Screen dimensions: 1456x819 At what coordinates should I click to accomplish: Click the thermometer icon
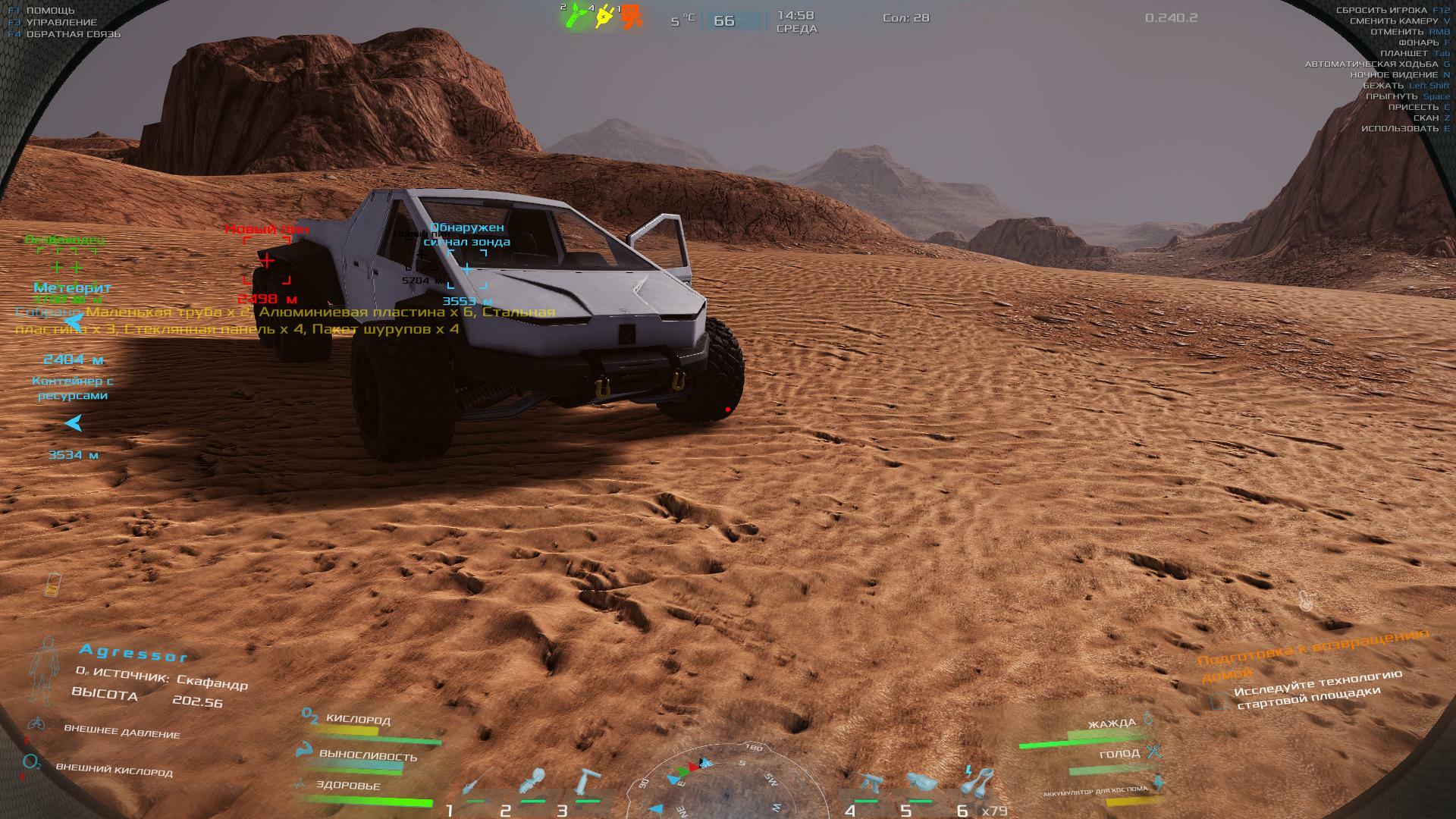click(x=1305, y=602)
